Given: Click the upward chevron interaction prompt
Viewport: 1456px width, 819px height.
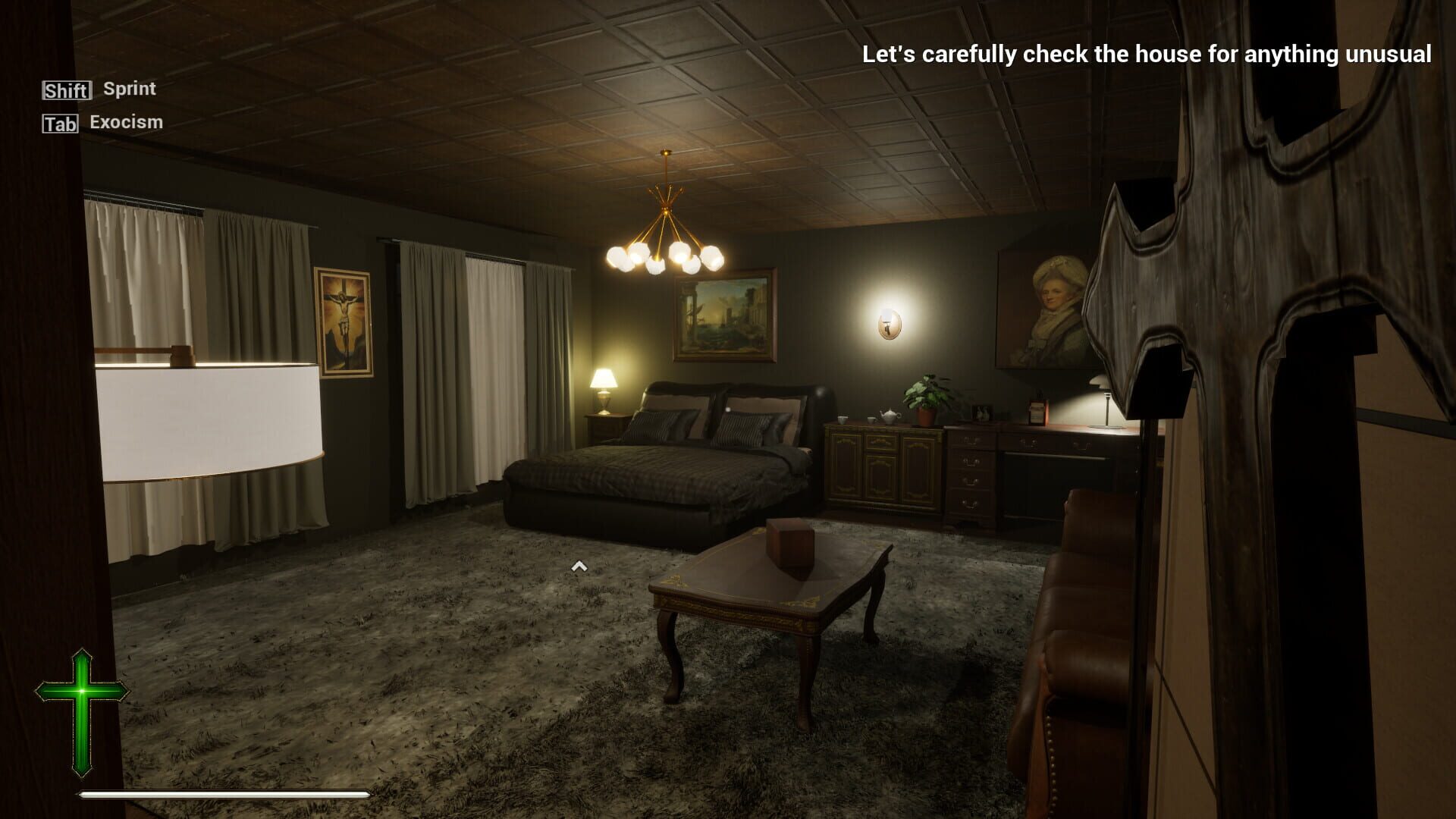Looking at the screenshot, I should point(580,566).
